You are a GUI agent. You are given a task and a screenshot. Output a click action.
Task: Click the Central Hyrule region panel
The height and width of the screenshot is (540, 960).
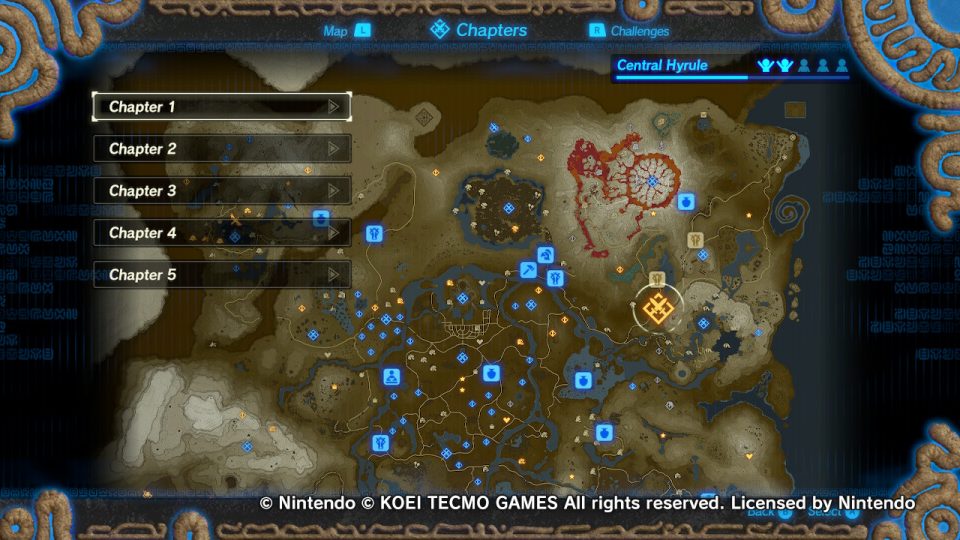(x=731, y=67)
